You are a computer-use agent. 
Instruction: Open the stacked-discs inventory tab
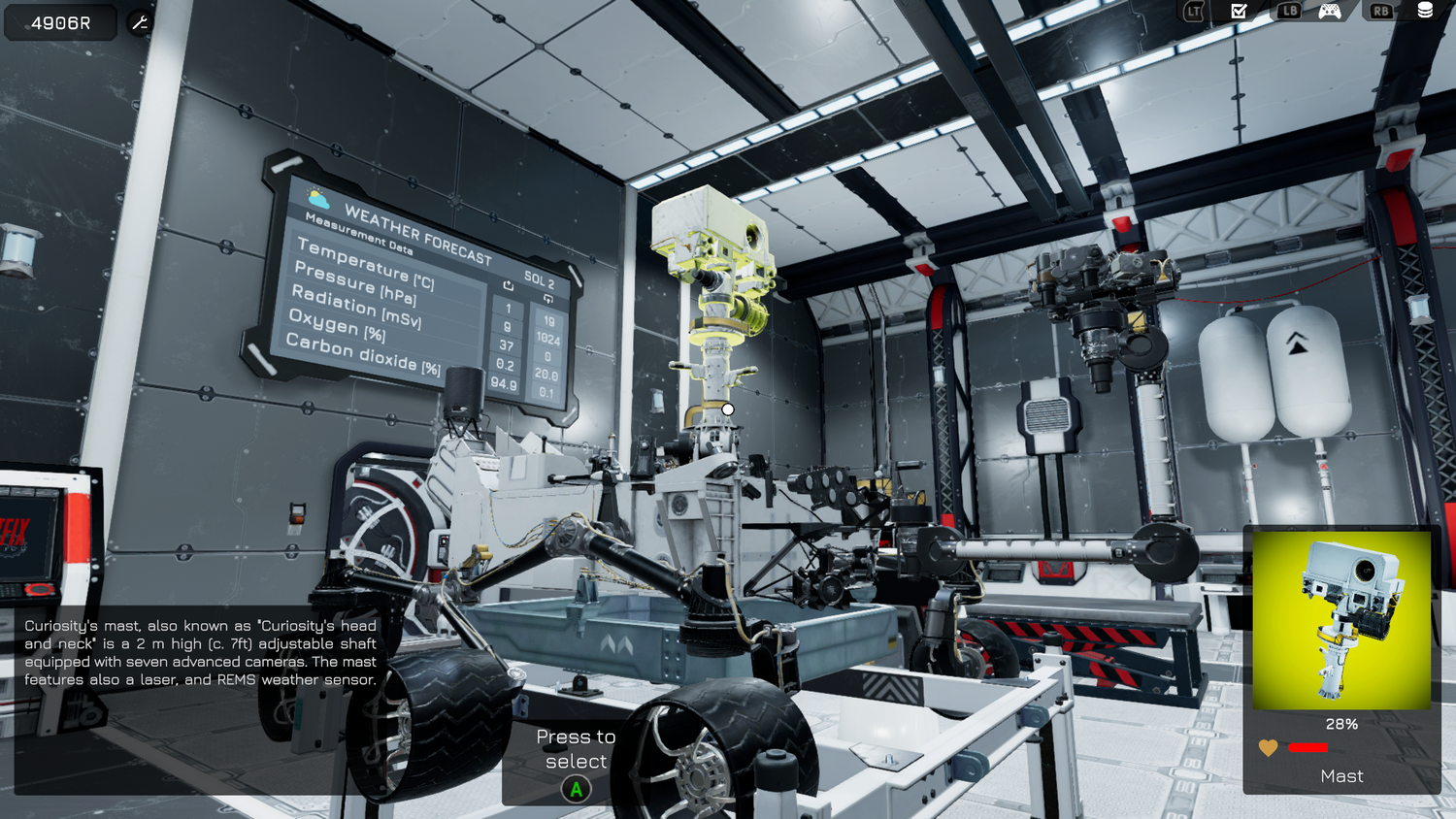tap(1425, 10)
